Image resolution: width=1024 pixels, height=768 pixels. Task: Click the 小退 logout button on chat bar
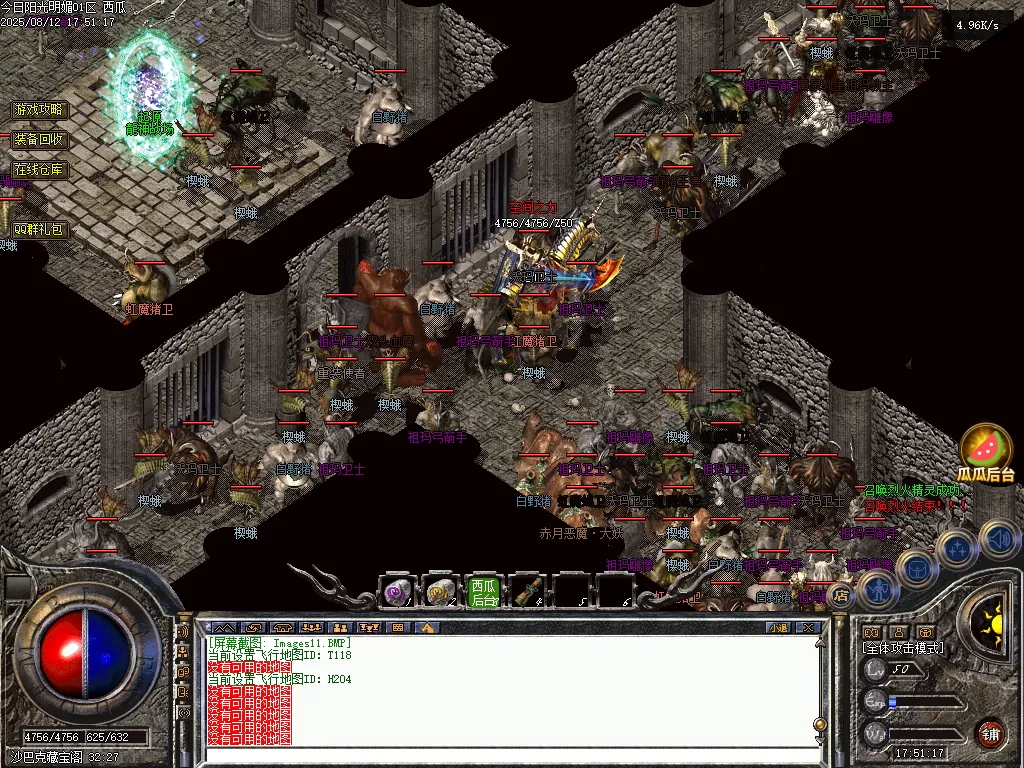[778, 627]
